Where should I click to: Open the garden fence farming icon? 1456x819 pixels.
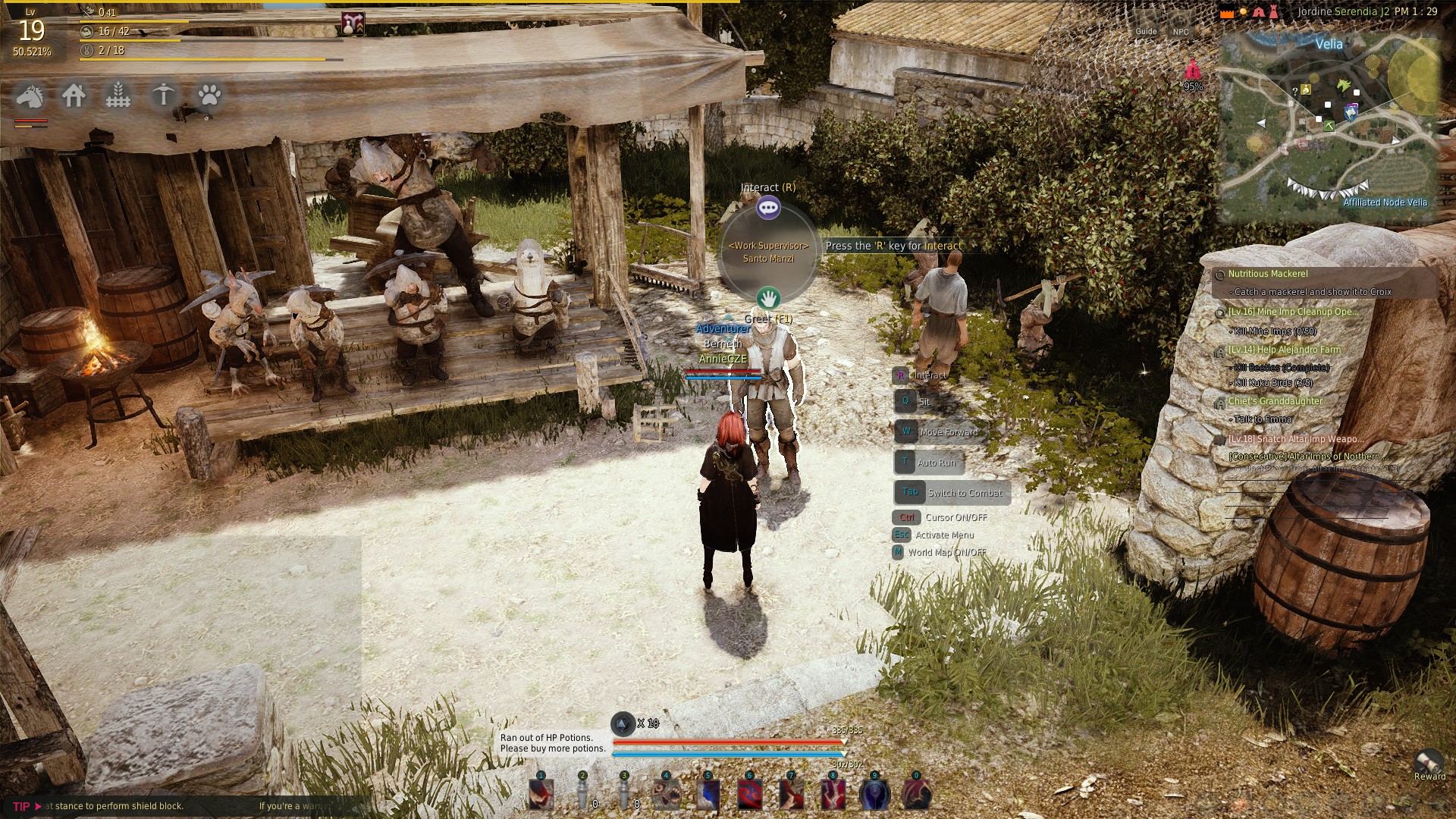tap(118, 96)
